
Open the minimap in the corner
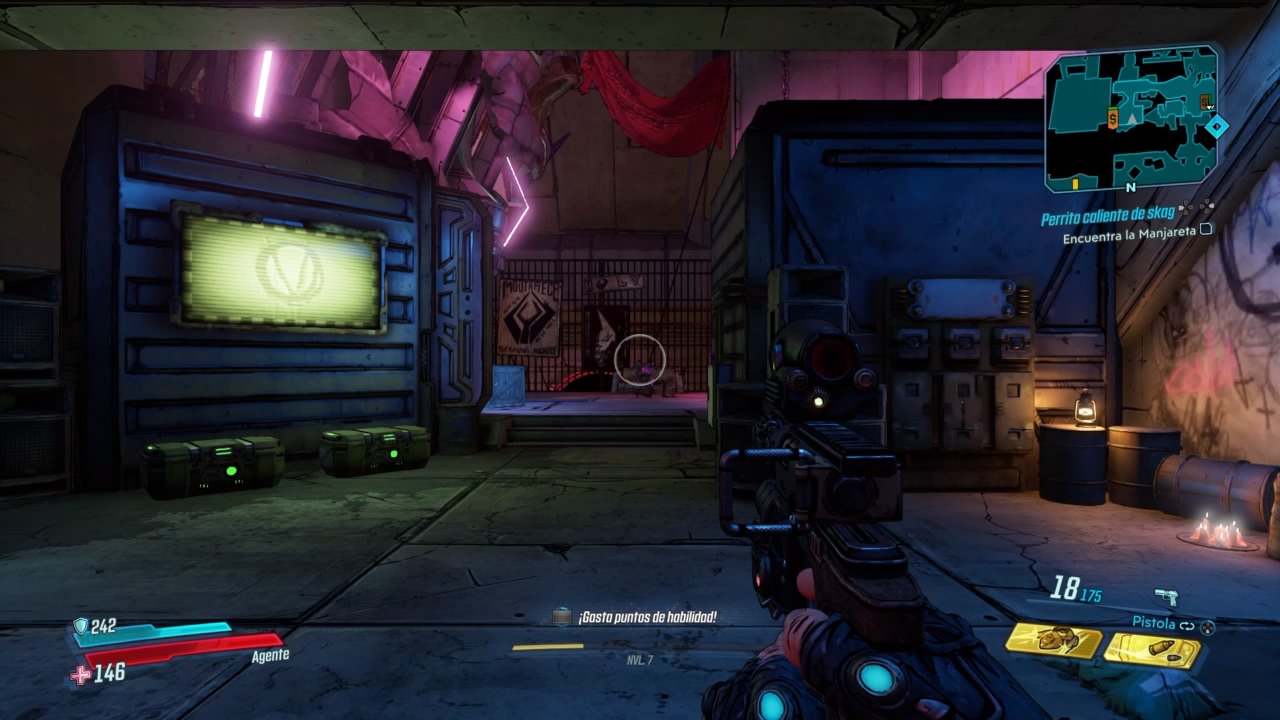1132,118
